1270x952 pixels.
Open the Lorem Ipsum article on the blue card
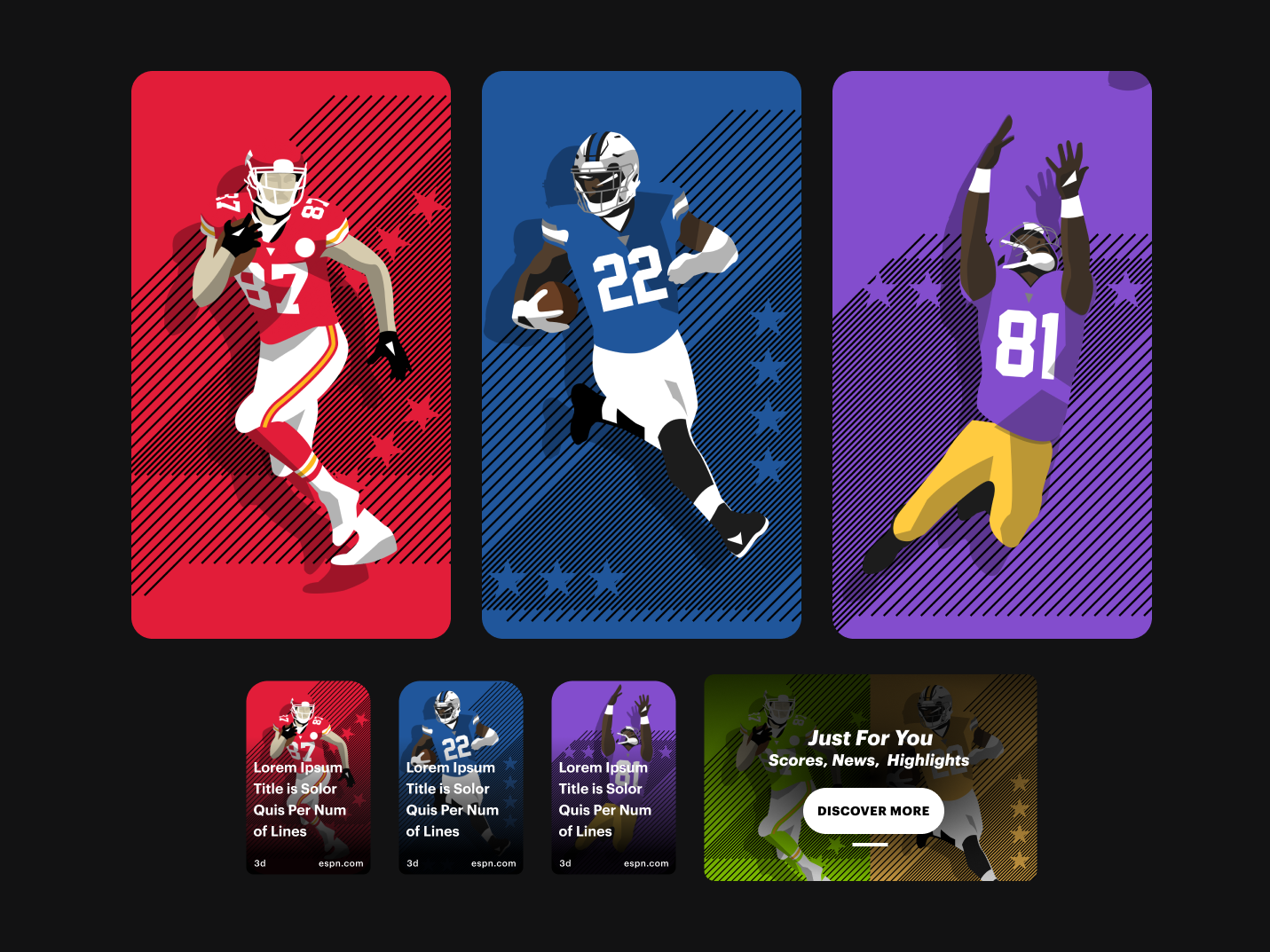(453, 799)
